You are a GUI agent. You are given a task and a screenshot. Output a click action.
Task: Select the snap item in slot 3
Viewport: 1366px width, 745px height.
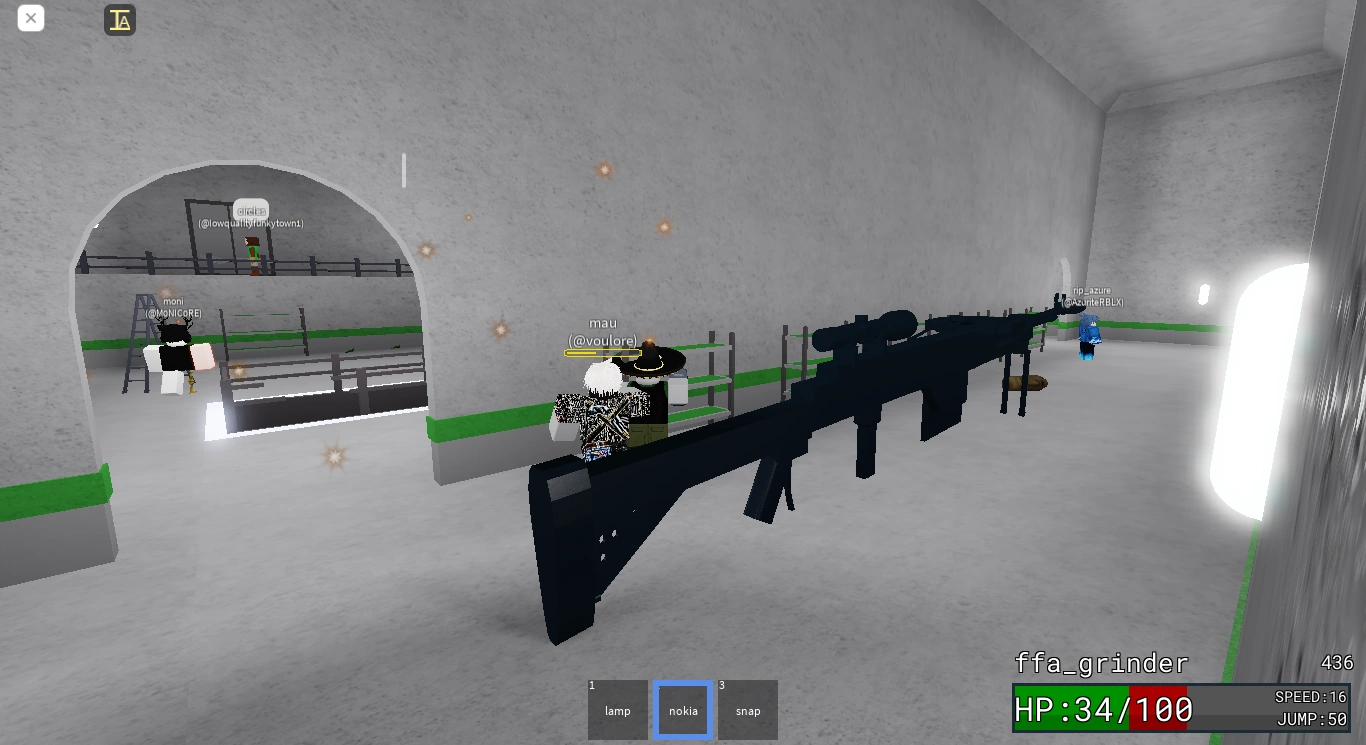click(x=747, y=710)
